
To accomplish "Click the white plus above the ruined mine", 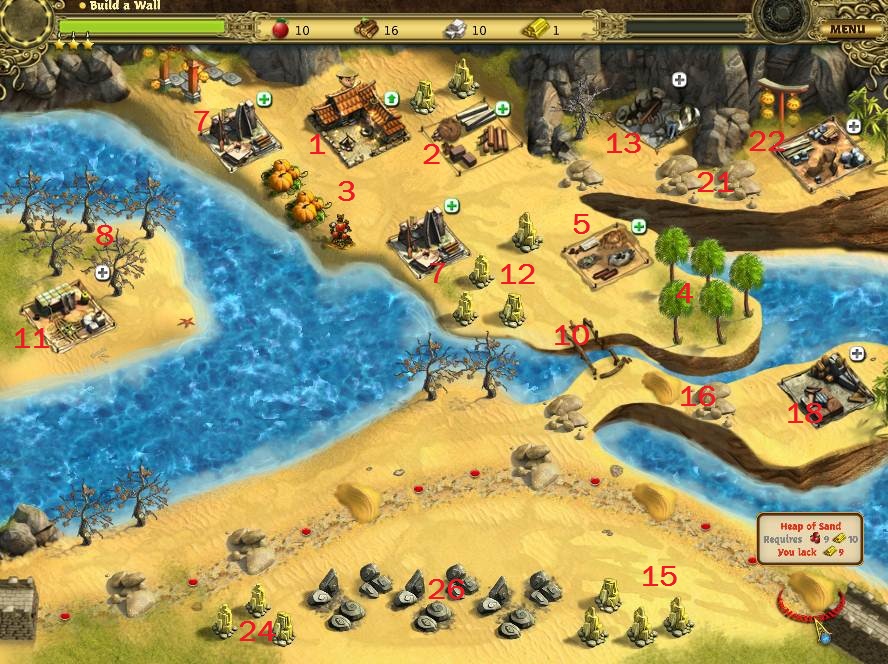I will (679, 80).
